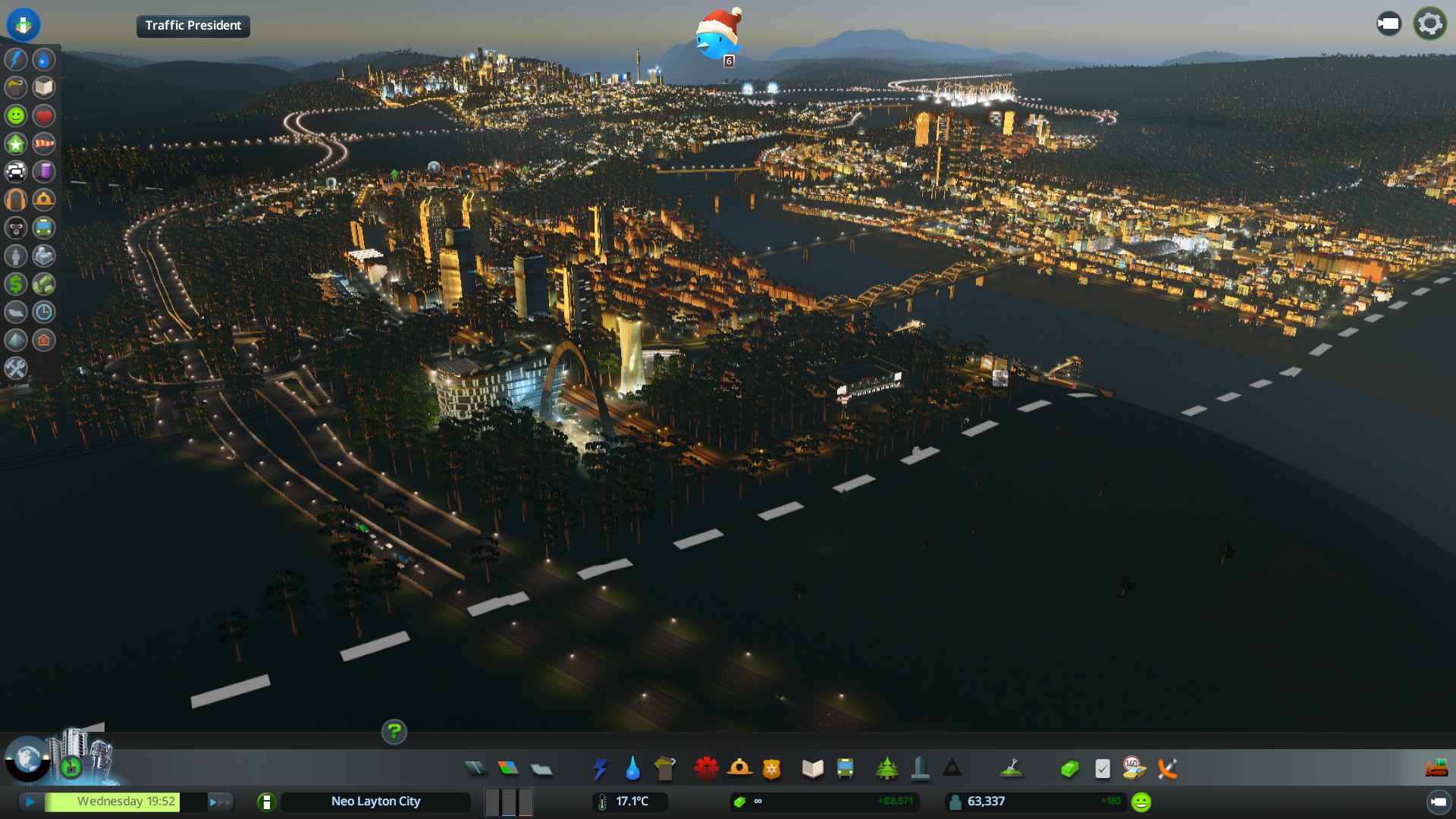Open the Public Transport bus menu
1456x819 pixels.
tap(845, 769)
